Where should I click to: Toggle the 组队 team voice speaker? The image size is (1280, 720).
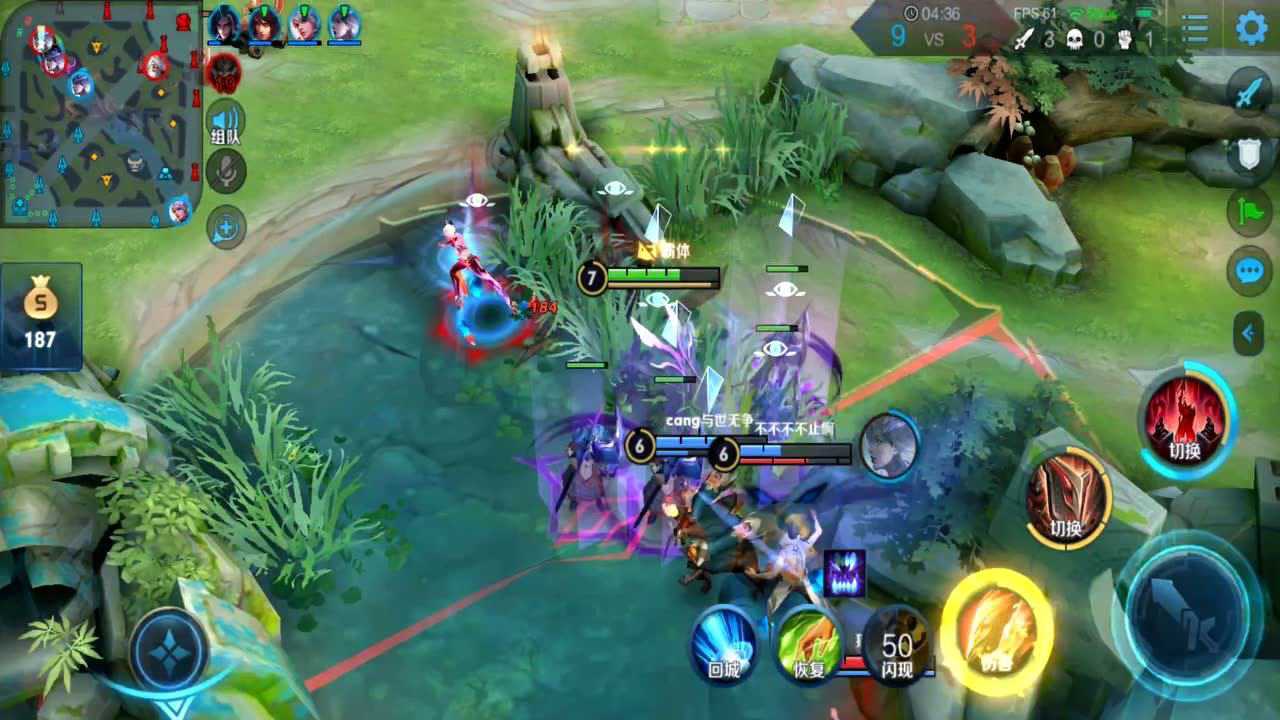click(226, 121)
